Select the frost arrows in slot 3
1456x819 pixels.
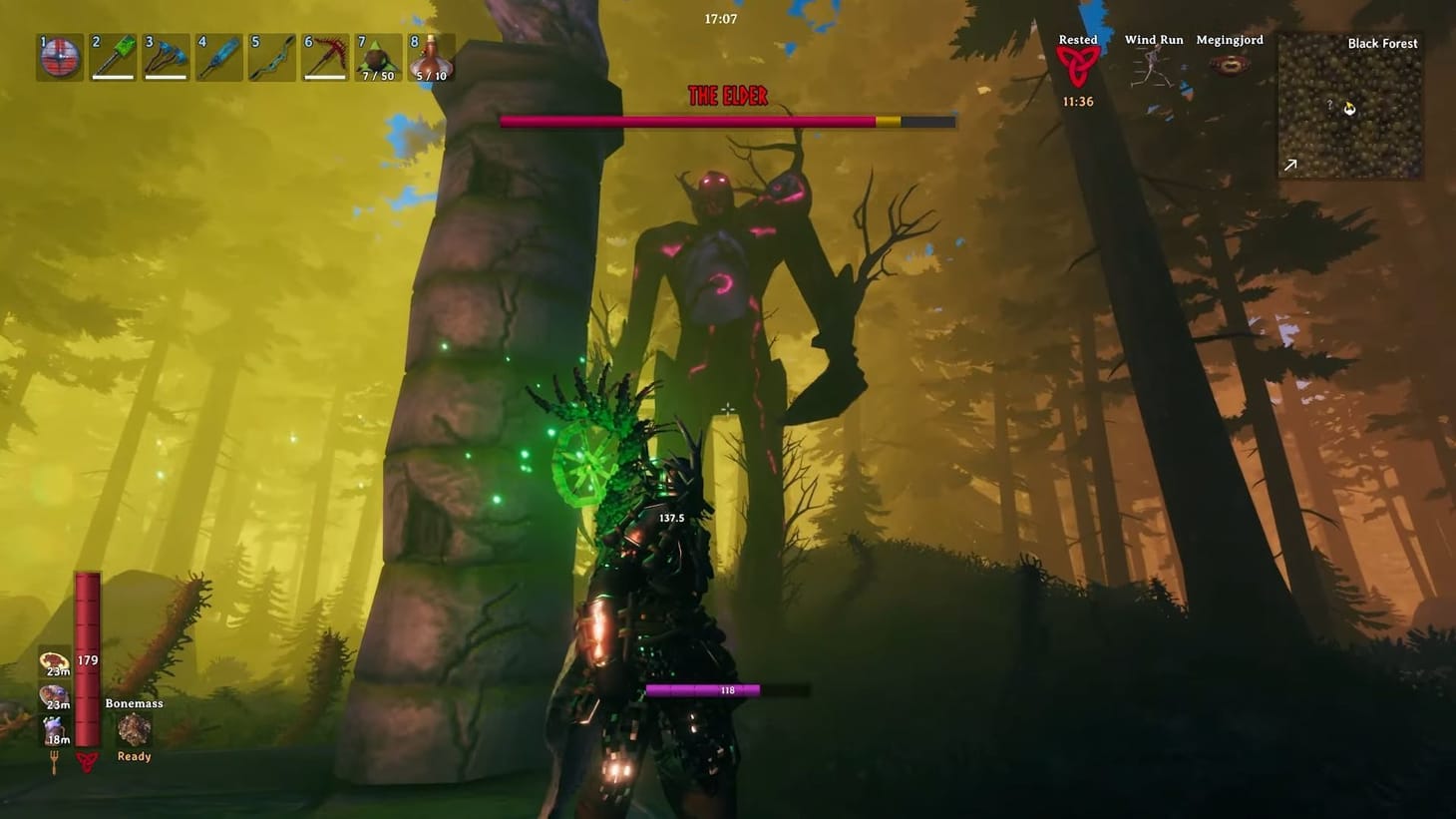pyautogui.click(x=166, y=58)
